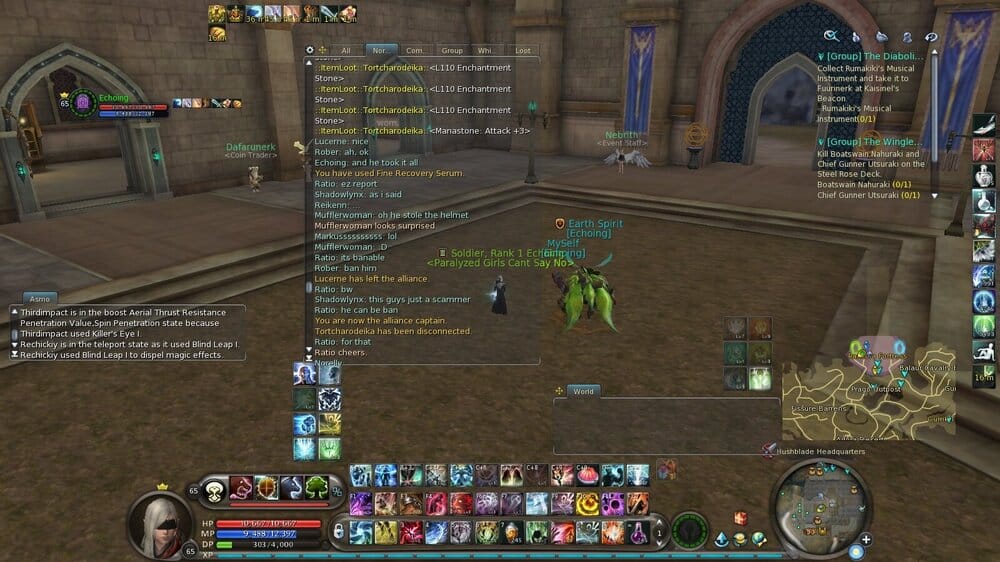Screen dimensions: 1000x562
Task: Use the seated figure rest skill icon
Action: tap(984, 350)
